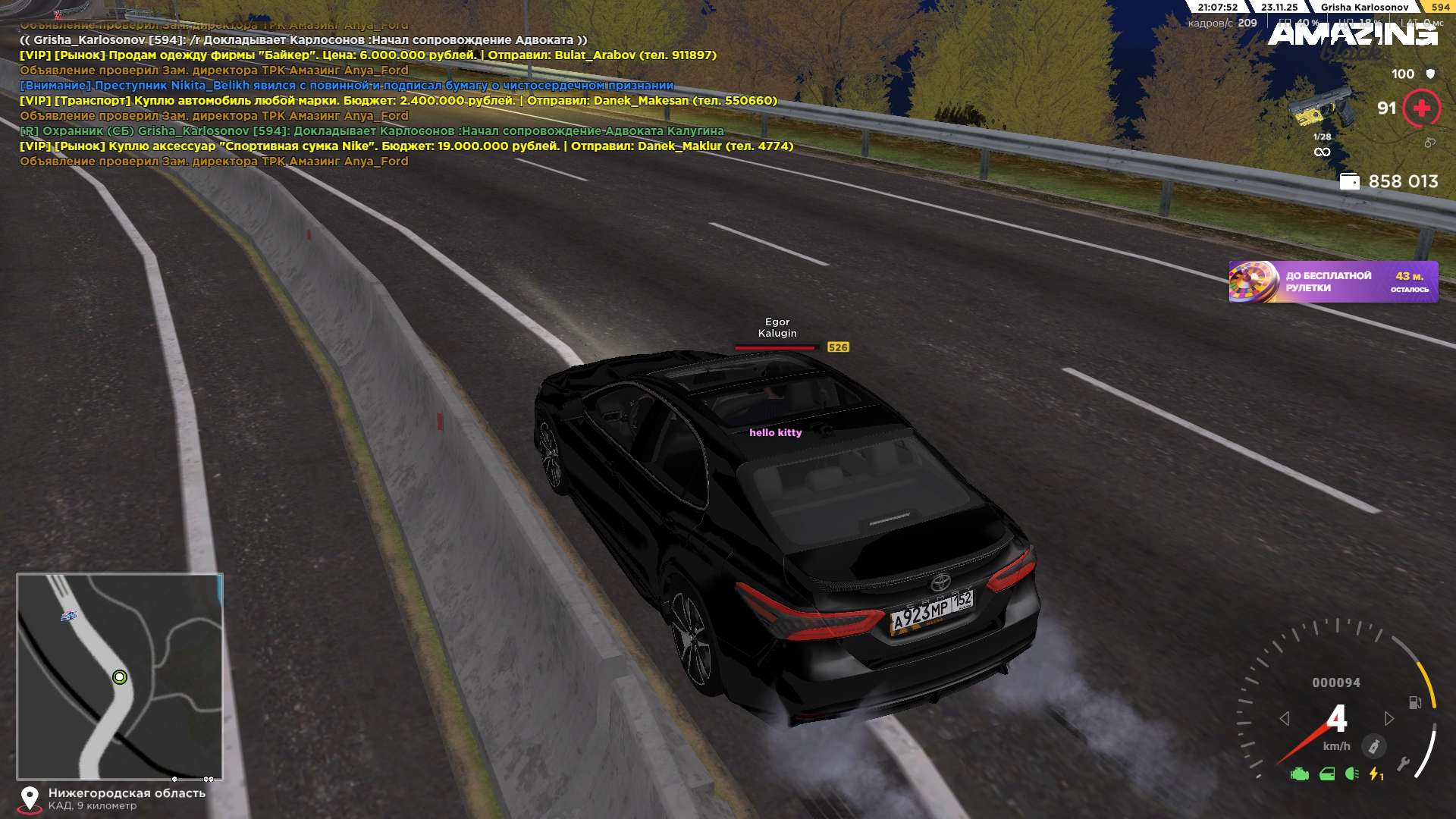
Task: Toggle the green headlights indicator
Action: (1351, 774)
